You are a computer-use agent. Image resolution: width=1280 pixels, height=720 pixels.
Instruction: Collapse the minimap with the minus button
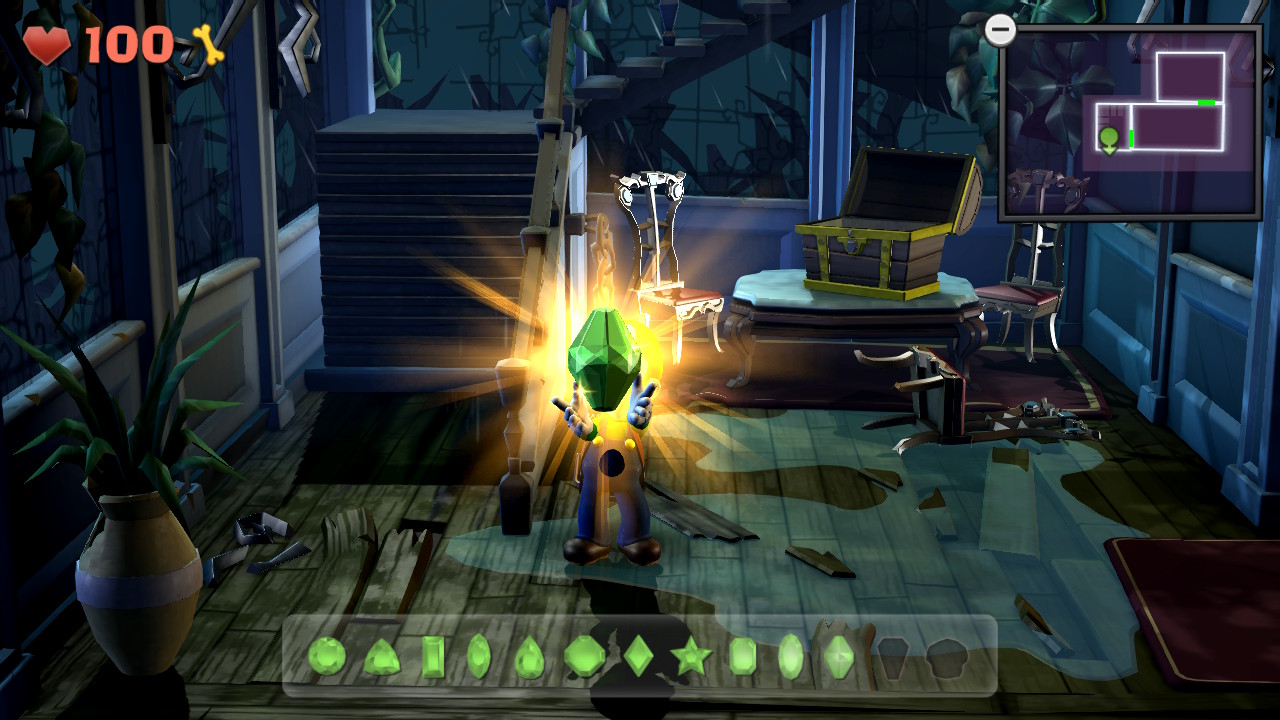[x=998, y=30]
